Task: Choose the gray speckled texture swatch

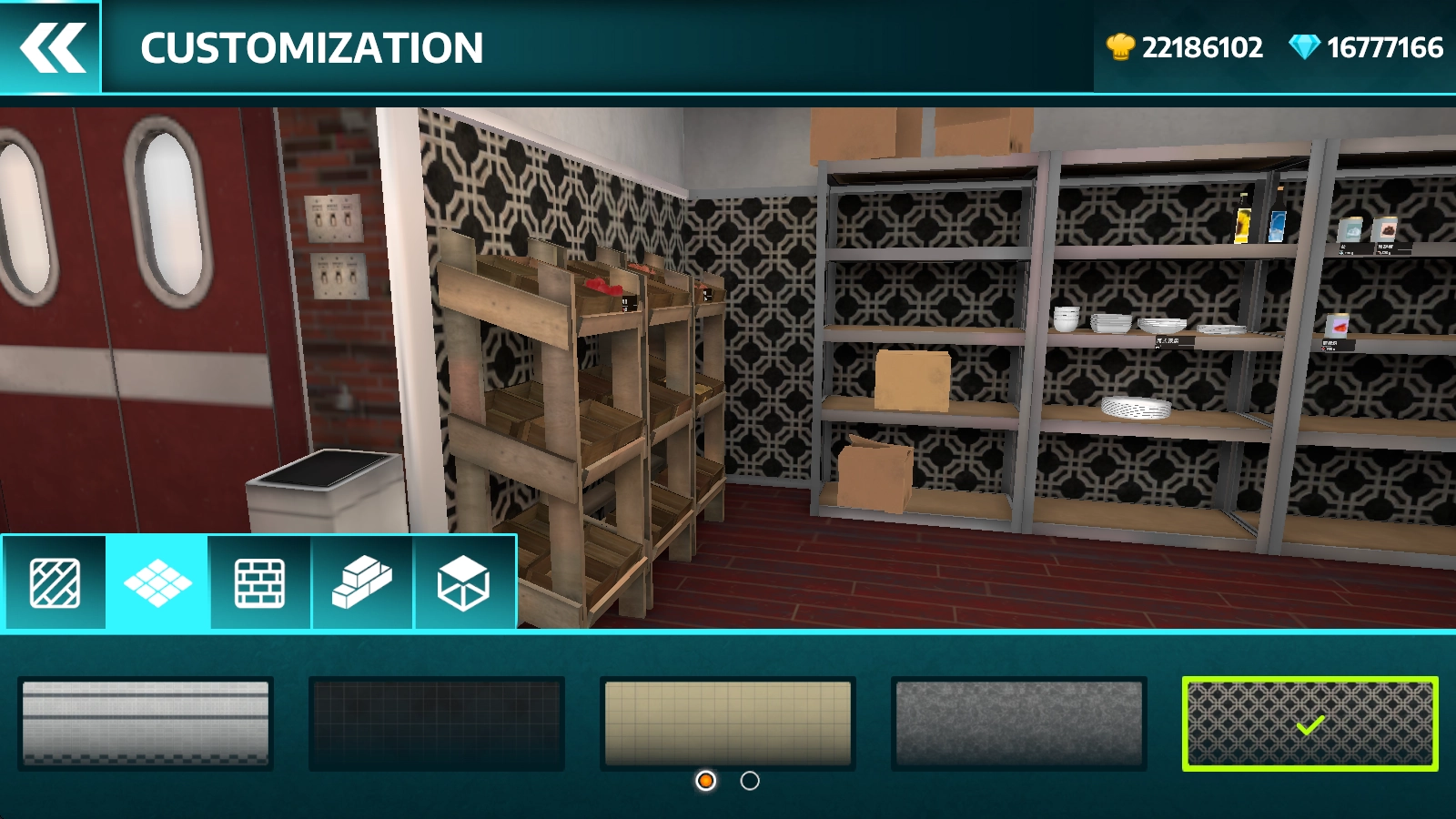Action: [1019, 723]
